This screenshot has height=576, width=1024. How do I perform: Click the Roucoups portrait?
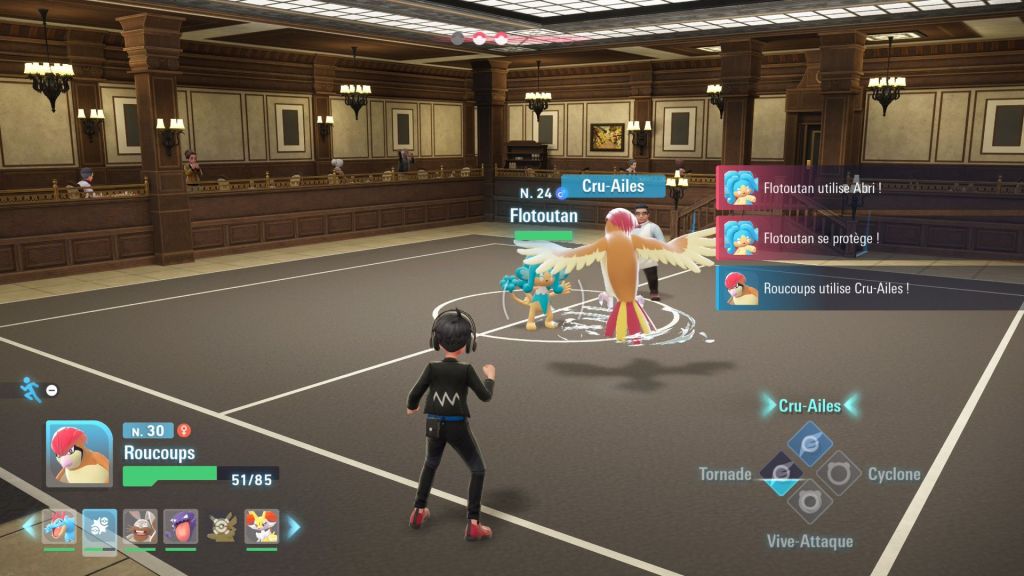(x=79, y=453)
